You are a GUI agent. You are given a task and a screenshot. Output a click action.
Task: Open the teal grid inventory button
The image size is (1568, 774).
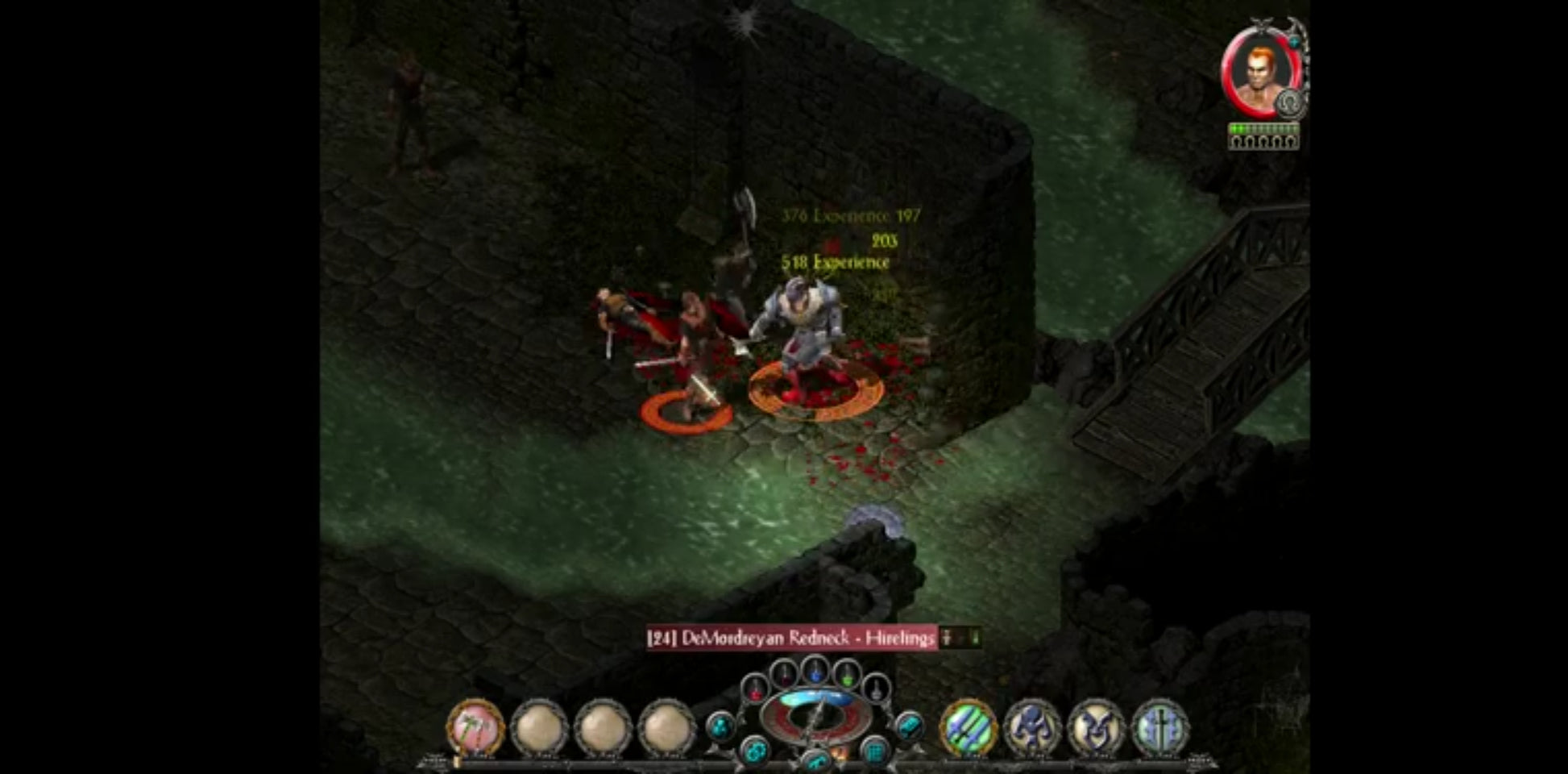[x=875, y=753]
